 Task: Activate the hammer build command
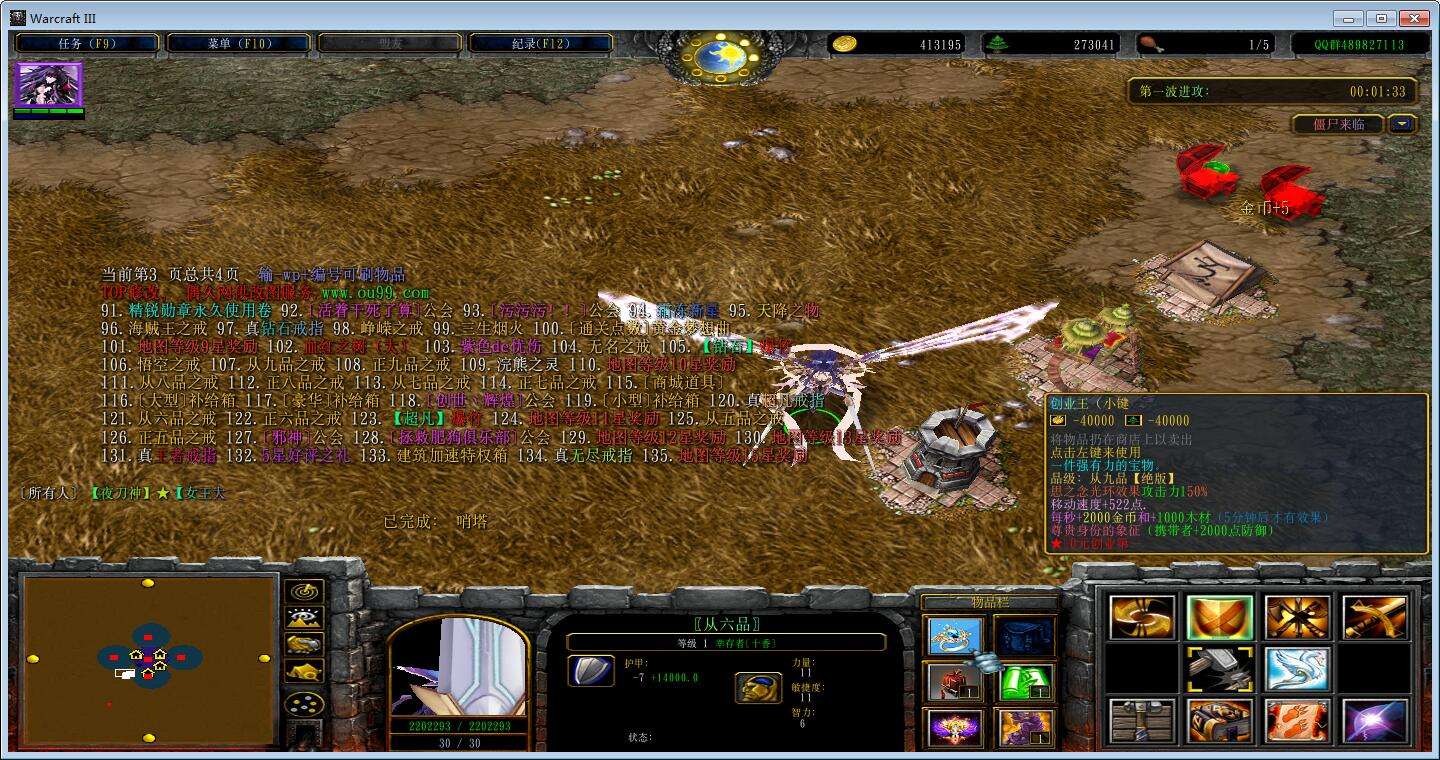1219,669
